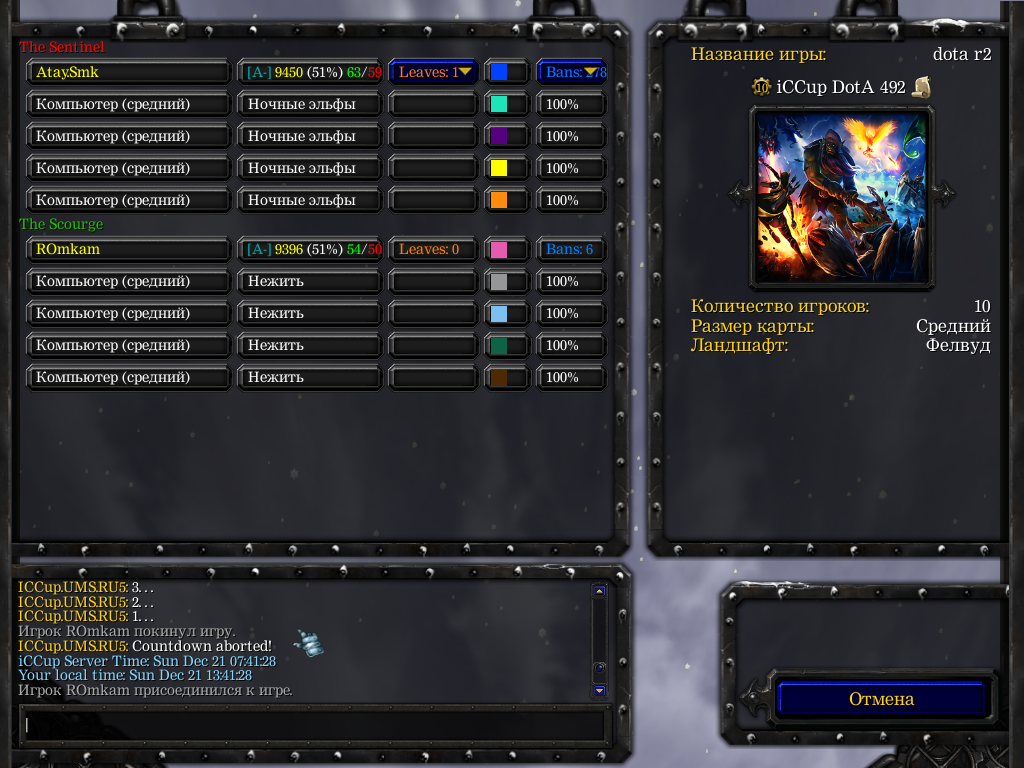Choose the pink player color swatch

tap(499, 249)
